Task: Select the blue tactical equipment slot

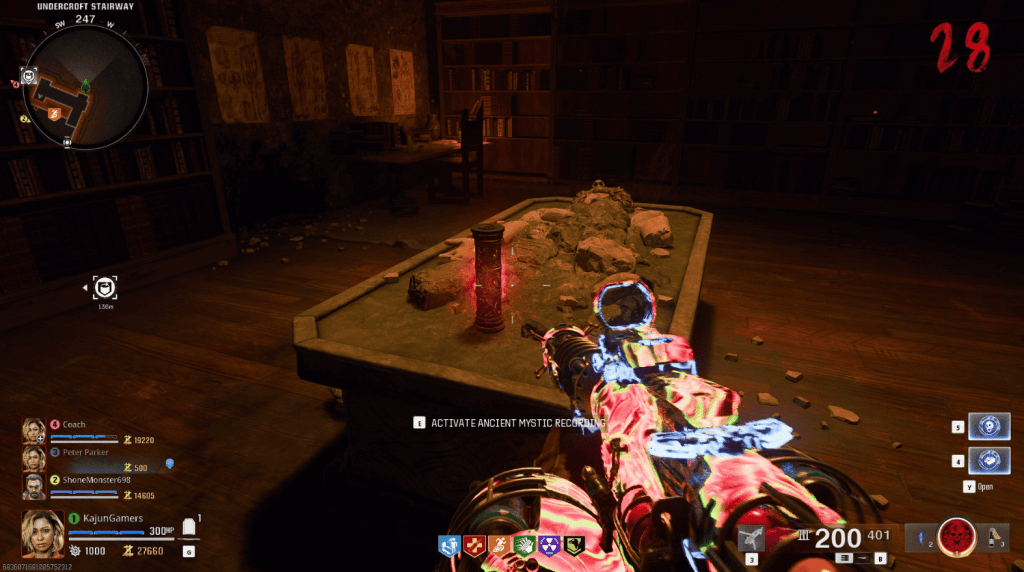Action: tap(917, 538)
